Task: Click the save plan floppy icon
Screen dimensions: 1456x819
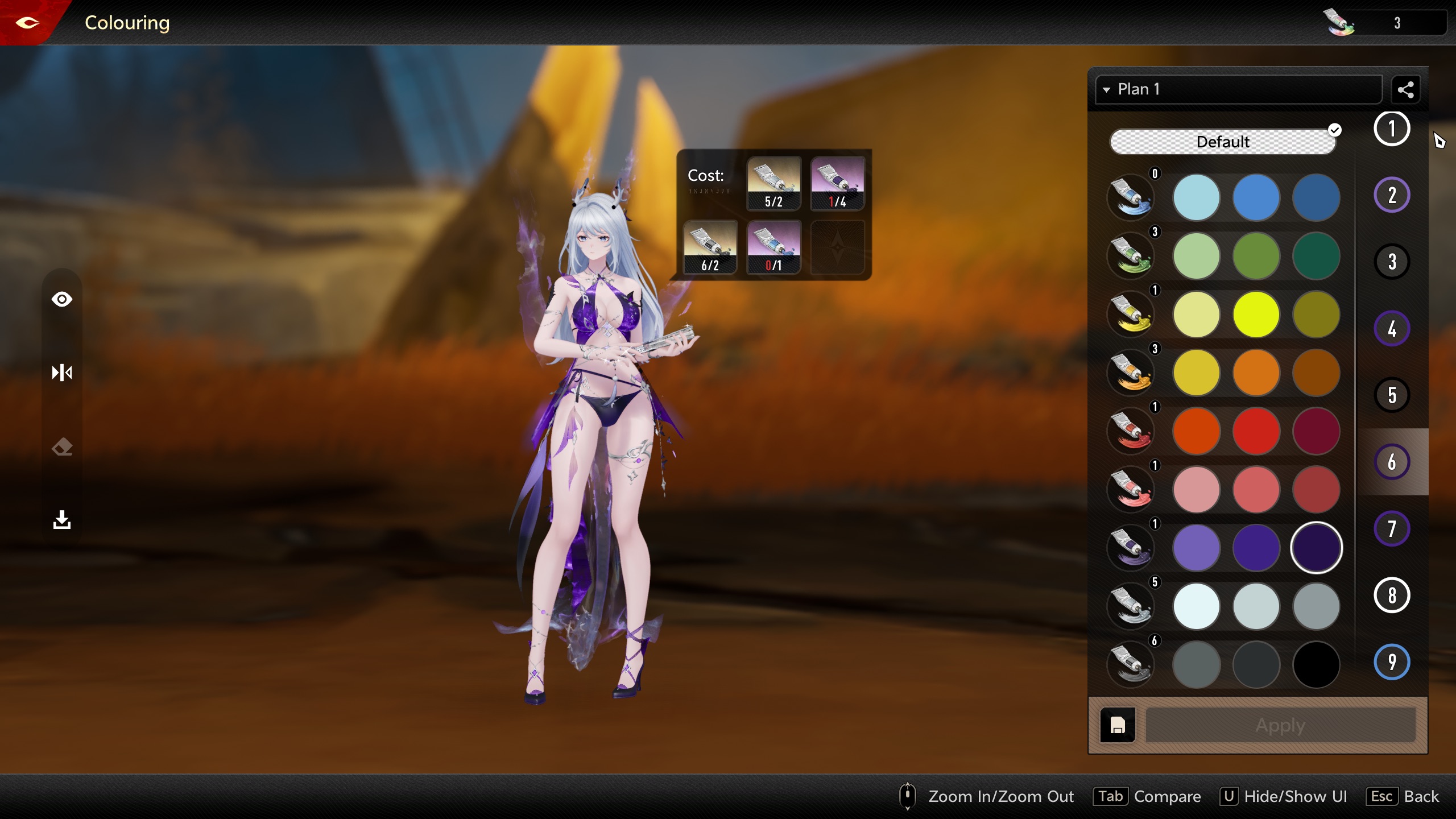Action: (x=1118, y=725)
